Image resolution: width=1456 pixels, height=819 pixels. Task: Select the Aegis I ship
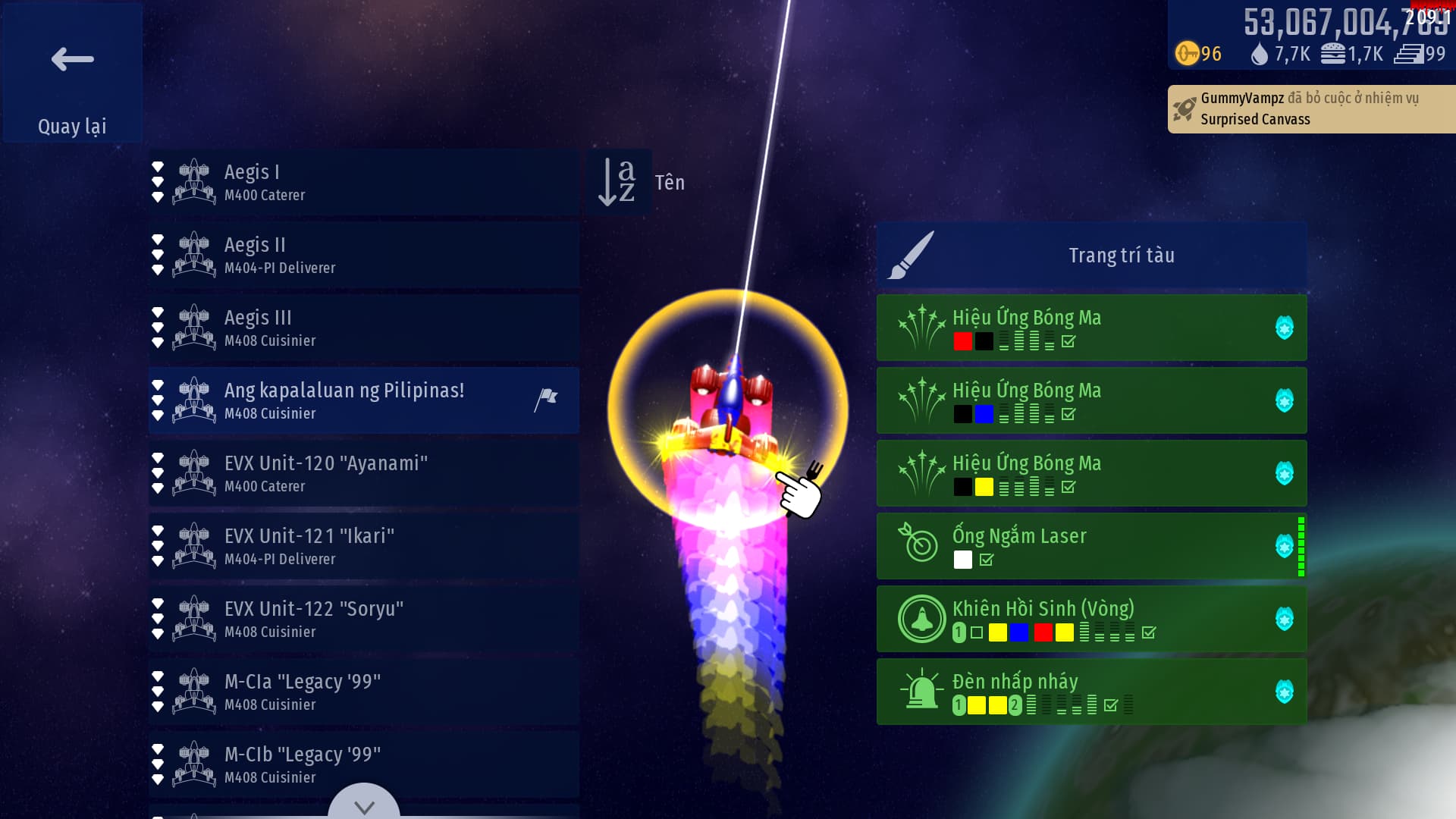(x=364, y=182)
